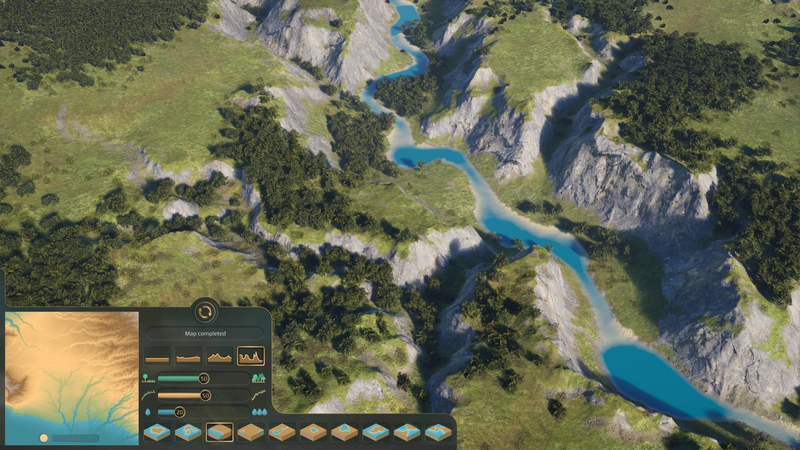This screenshot has width=800, height=450.
Task: Click the blue water amount slider handle
Action: coord(180,411)
